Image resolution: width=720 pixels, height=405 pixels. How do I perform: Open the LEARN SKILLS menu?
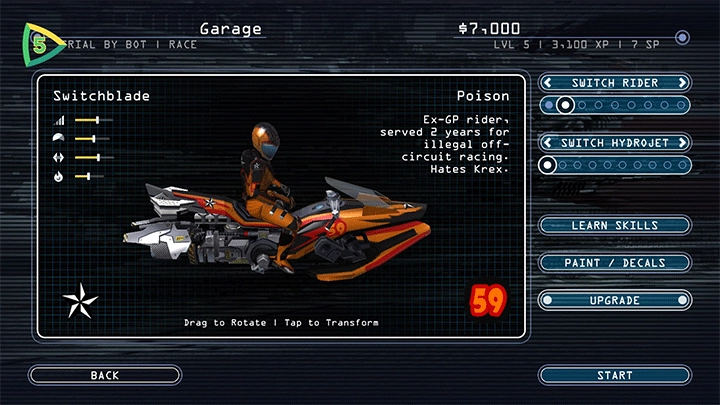coord(614,225)
